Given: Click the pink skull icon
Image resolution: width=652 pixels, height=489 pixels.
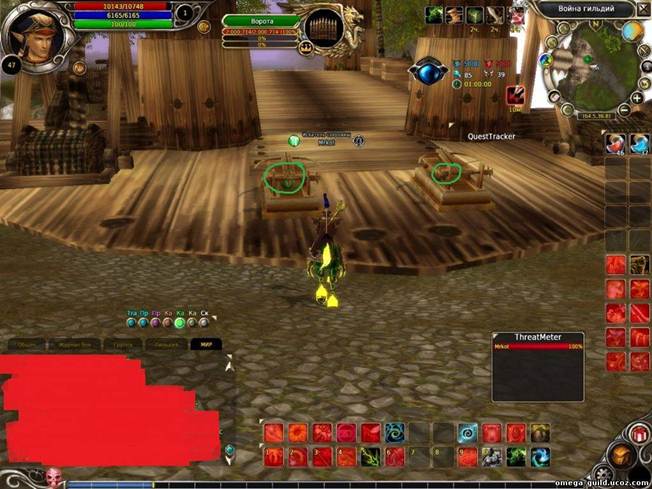Looking at the screenshot, I should coord(53,476).
